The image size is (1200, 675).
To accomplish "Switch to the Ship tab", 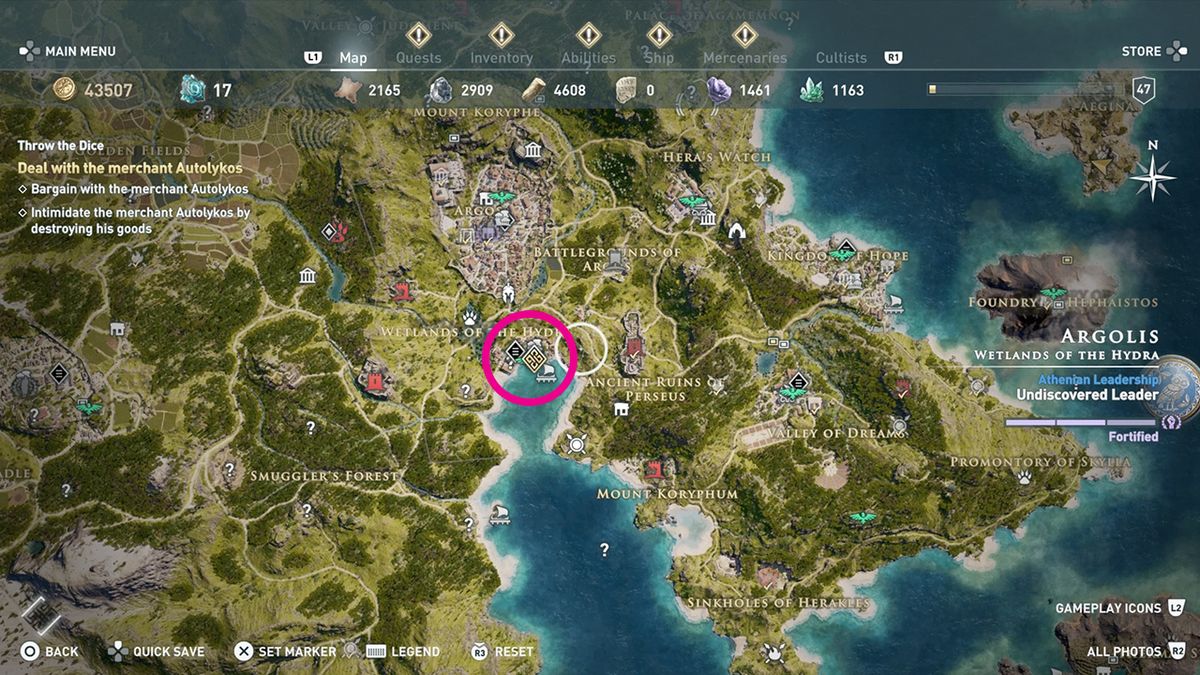I will (x=659, y=58).
